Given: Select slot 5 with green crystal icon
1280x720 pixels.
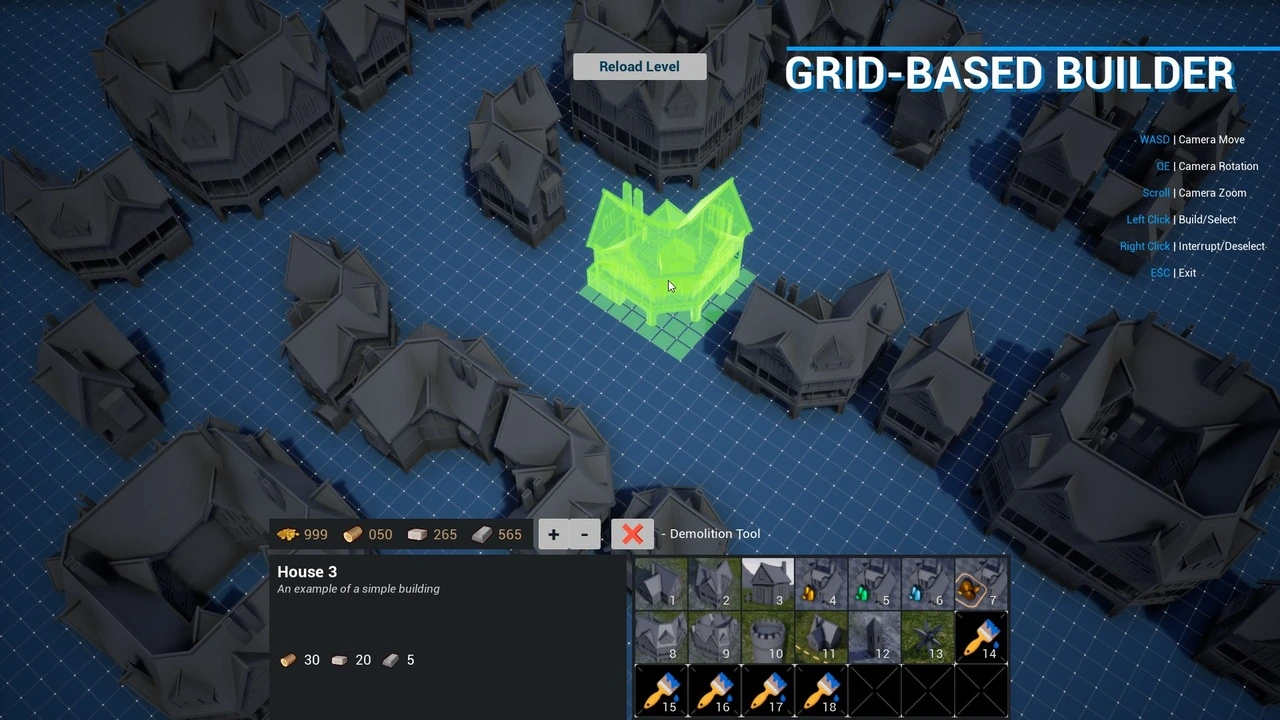Looking at the screenshot, I should pyautogui.click(x=874, y=584).
